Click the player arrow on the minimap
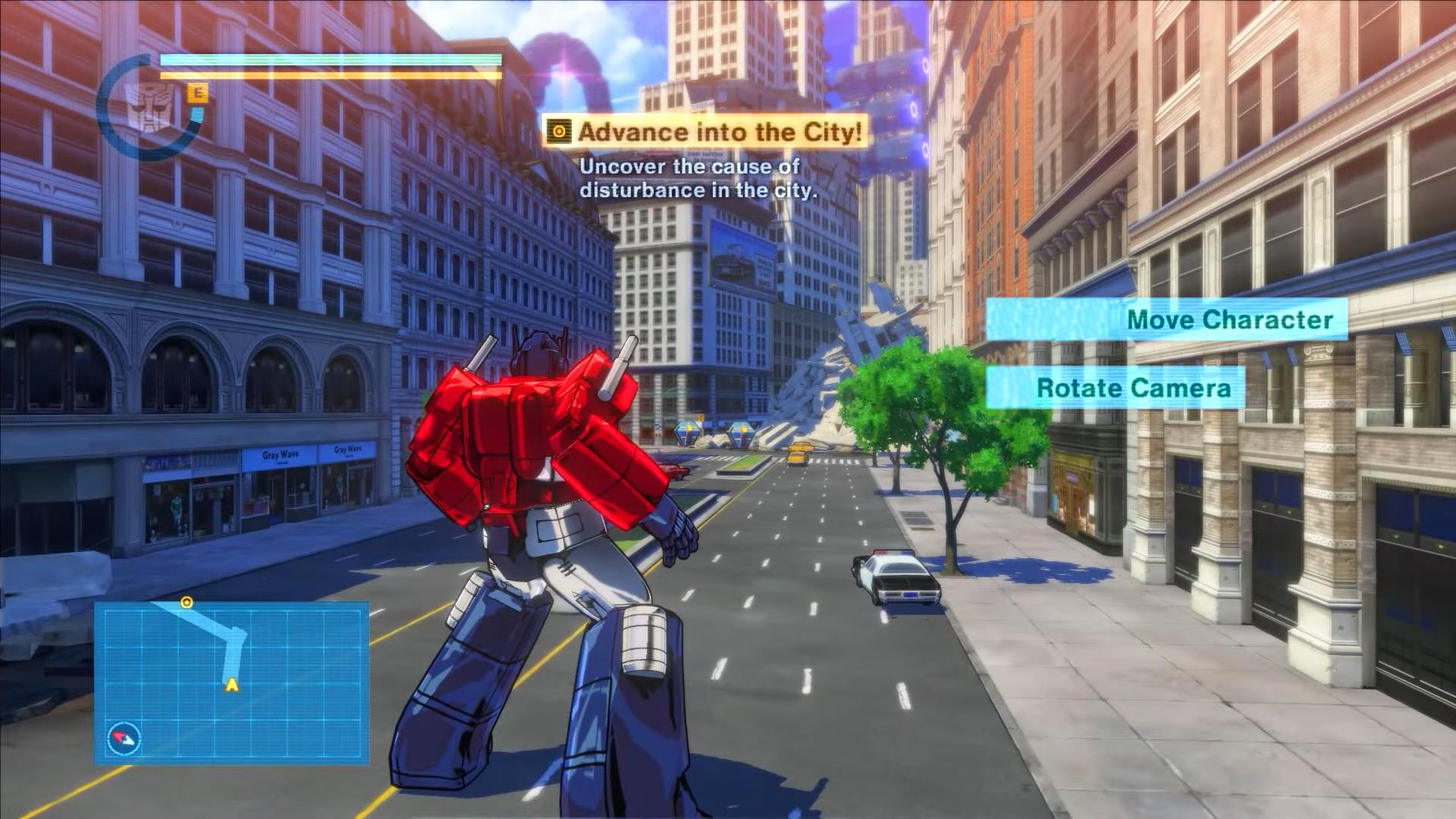This screenshot has height=819, width=1456. coord(232,686)
